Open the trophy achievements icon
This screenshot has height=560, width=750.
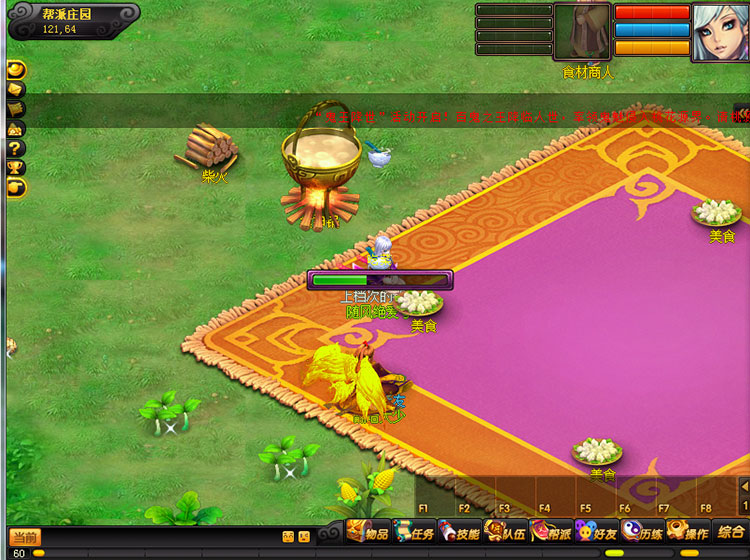(16, 167)
